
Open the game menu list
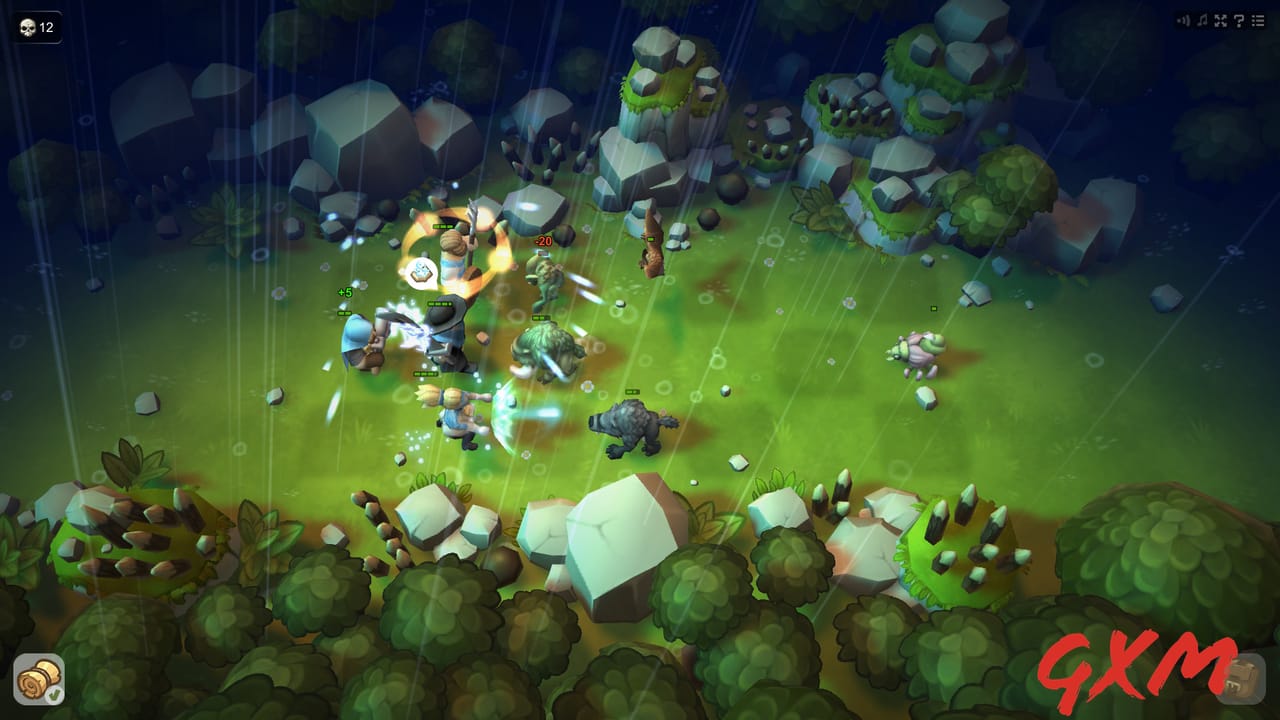tap(1258, 20)
